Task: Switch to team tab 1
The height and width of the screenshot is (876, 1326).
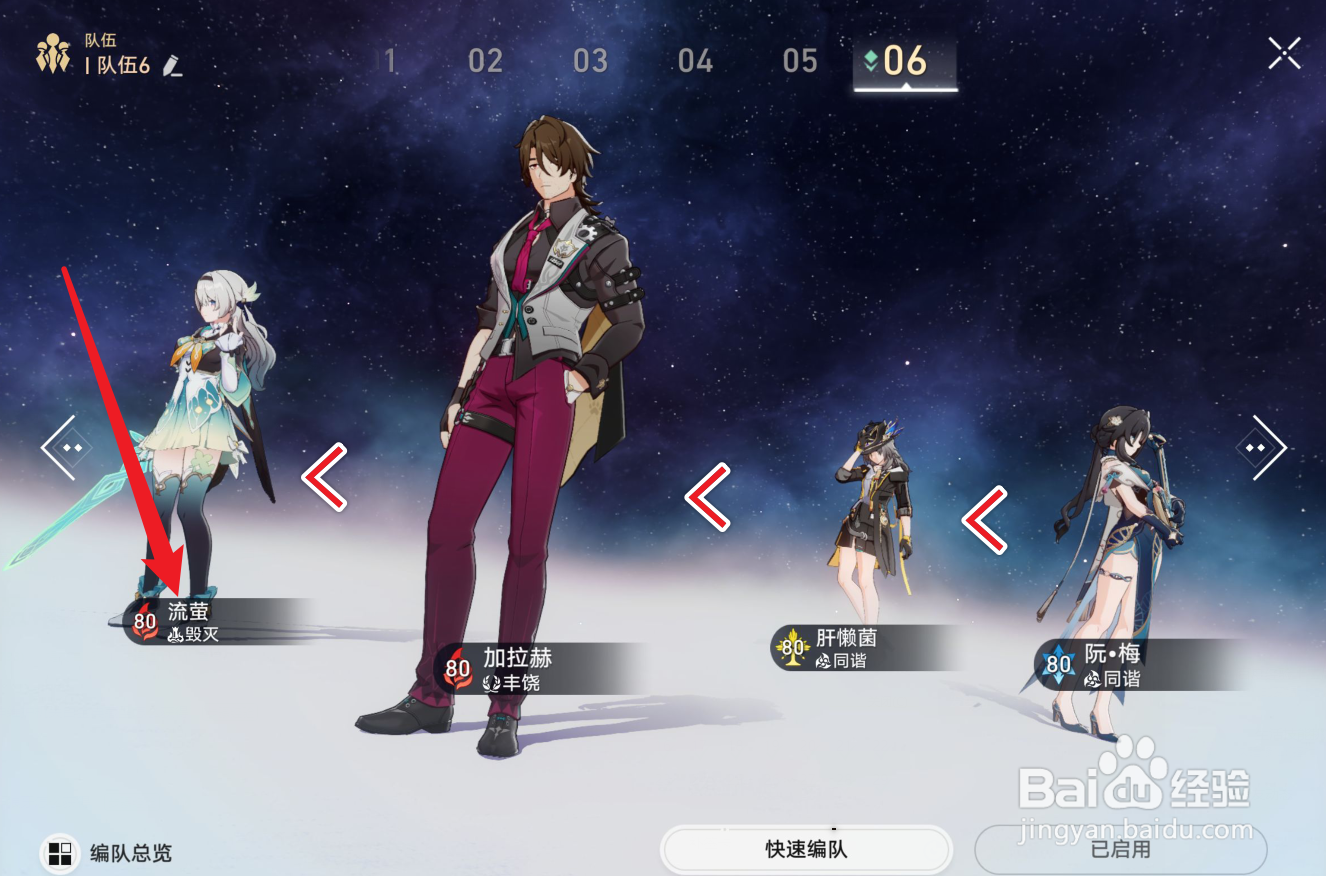Action: [391, 61]
